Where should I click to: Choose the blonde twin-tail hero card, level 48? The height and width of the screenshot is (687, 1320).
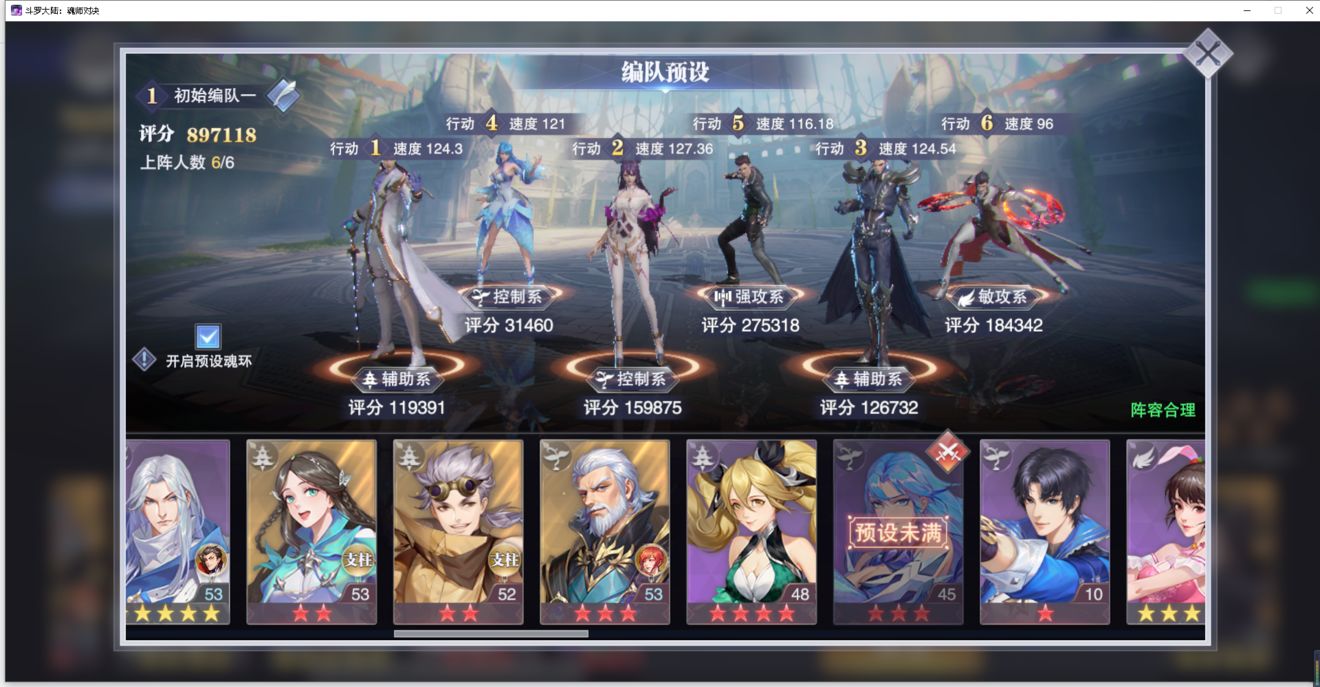[x=751, y=530]
